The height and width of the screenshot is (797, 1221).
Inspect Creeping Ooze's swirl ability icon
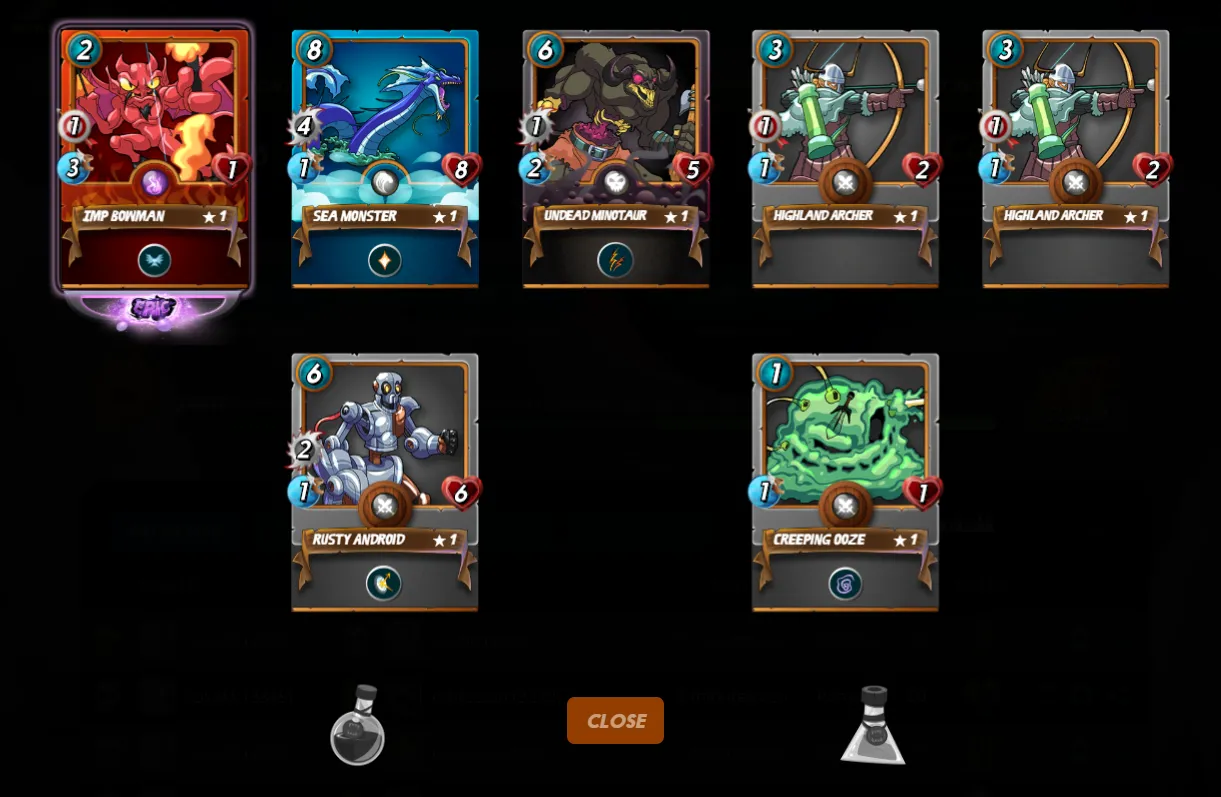click(x=845, y=583)
